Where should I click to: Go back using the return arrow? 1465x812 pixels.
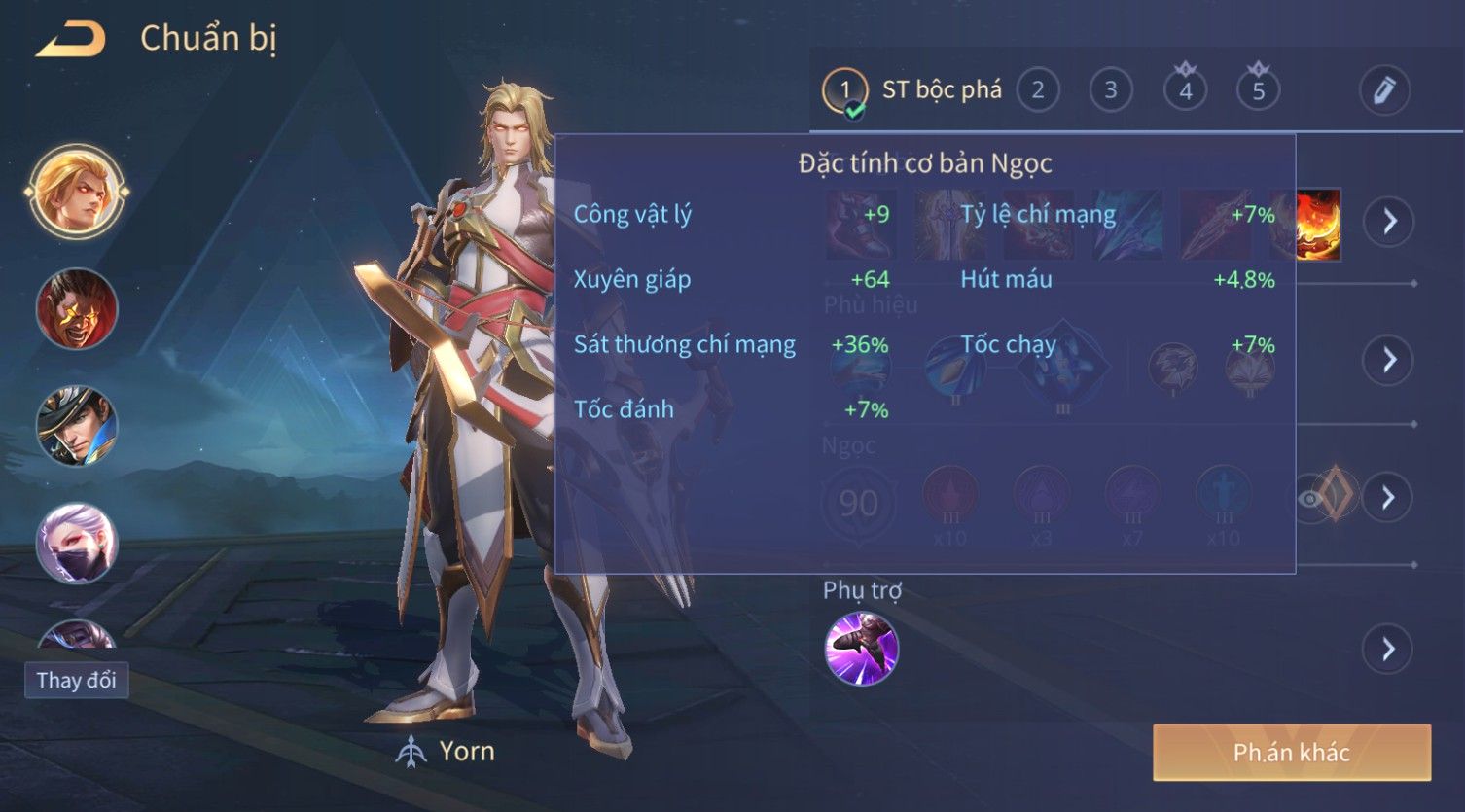[70, 40]
